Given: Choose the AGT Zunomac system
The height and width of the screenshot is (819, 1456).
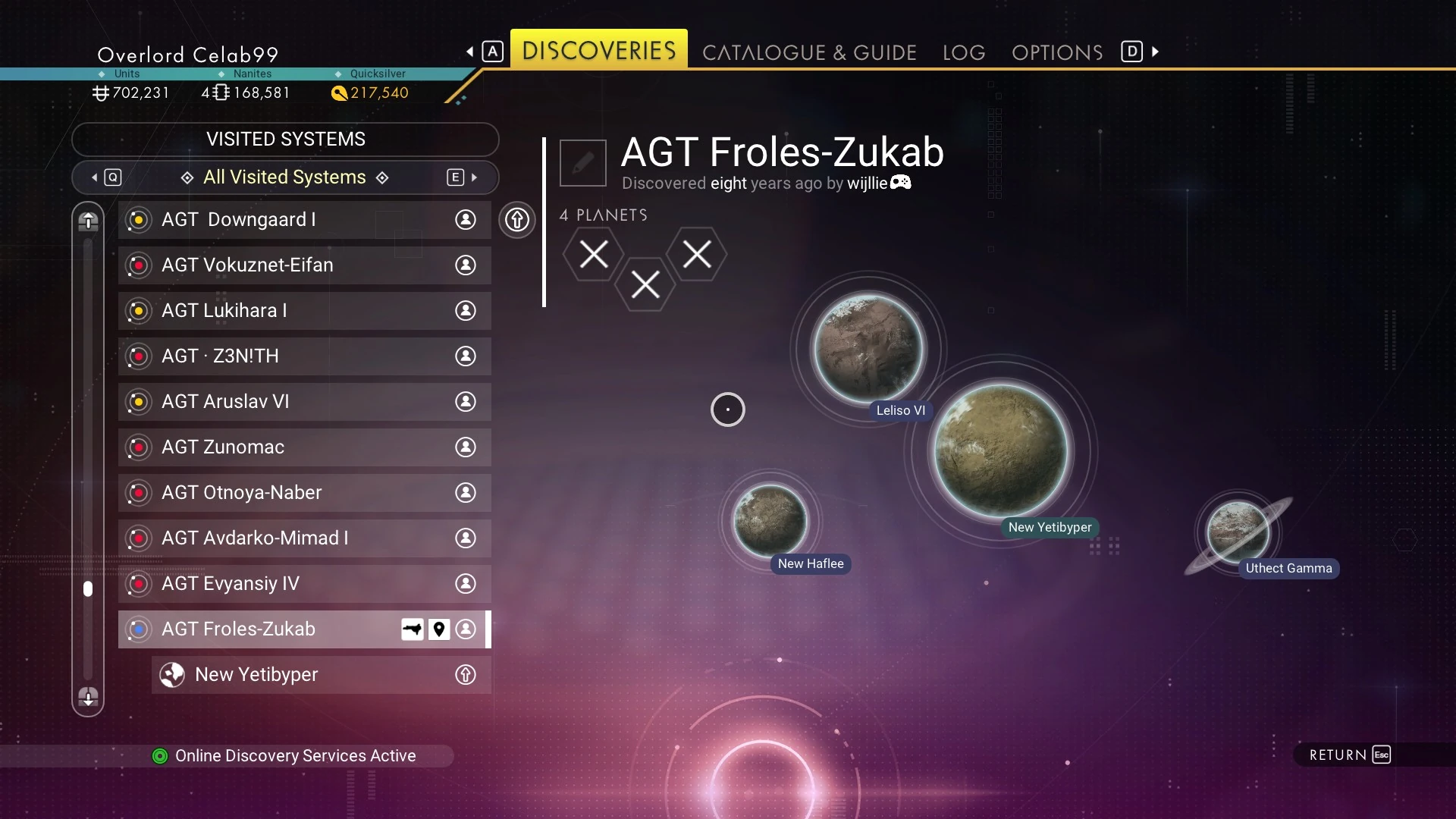Looking at the screenshot, I should click(x=304, y=447).
